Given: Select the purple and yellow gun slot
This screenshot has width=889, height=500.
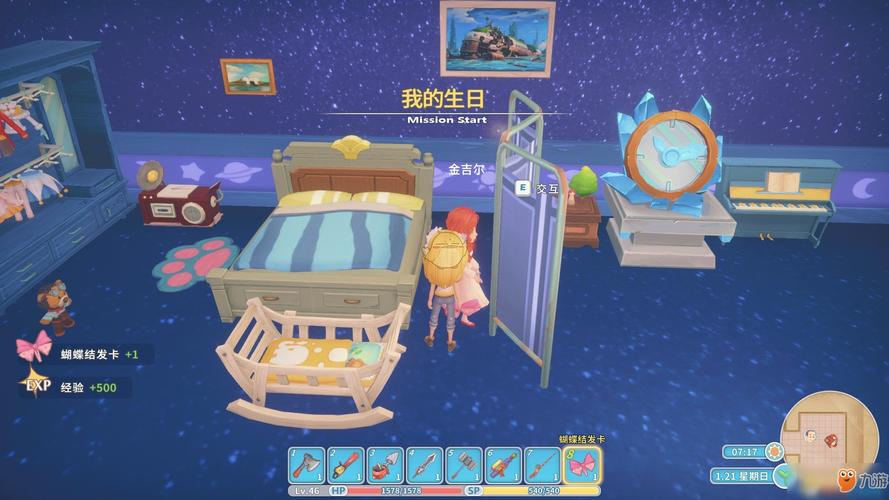Looking at the screenshot, I should click(x=502, y=465).
